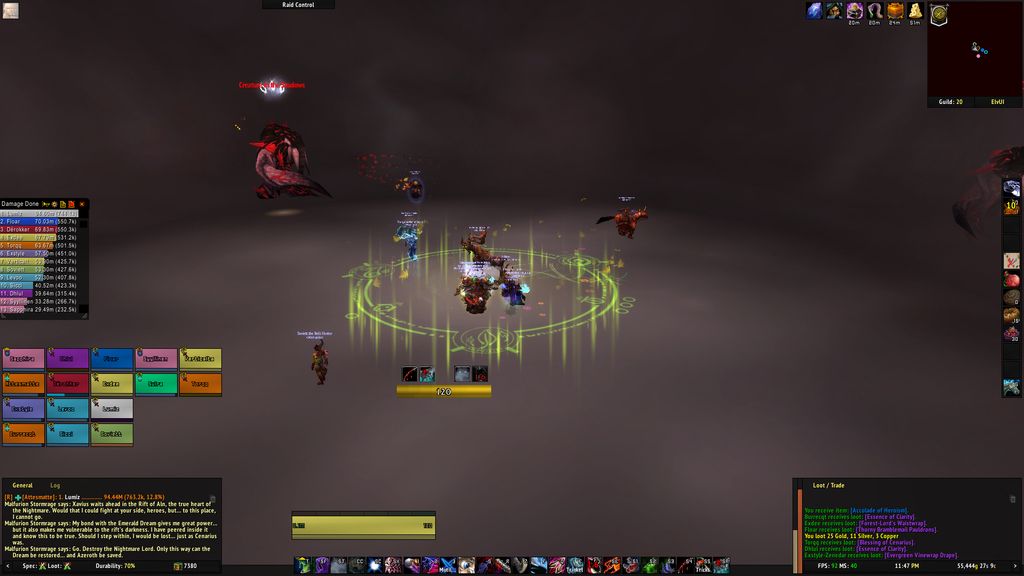The image size is (1024, 576).
Task: Select the garrison shield icon on the minimap
Action: tap(938, 14)
